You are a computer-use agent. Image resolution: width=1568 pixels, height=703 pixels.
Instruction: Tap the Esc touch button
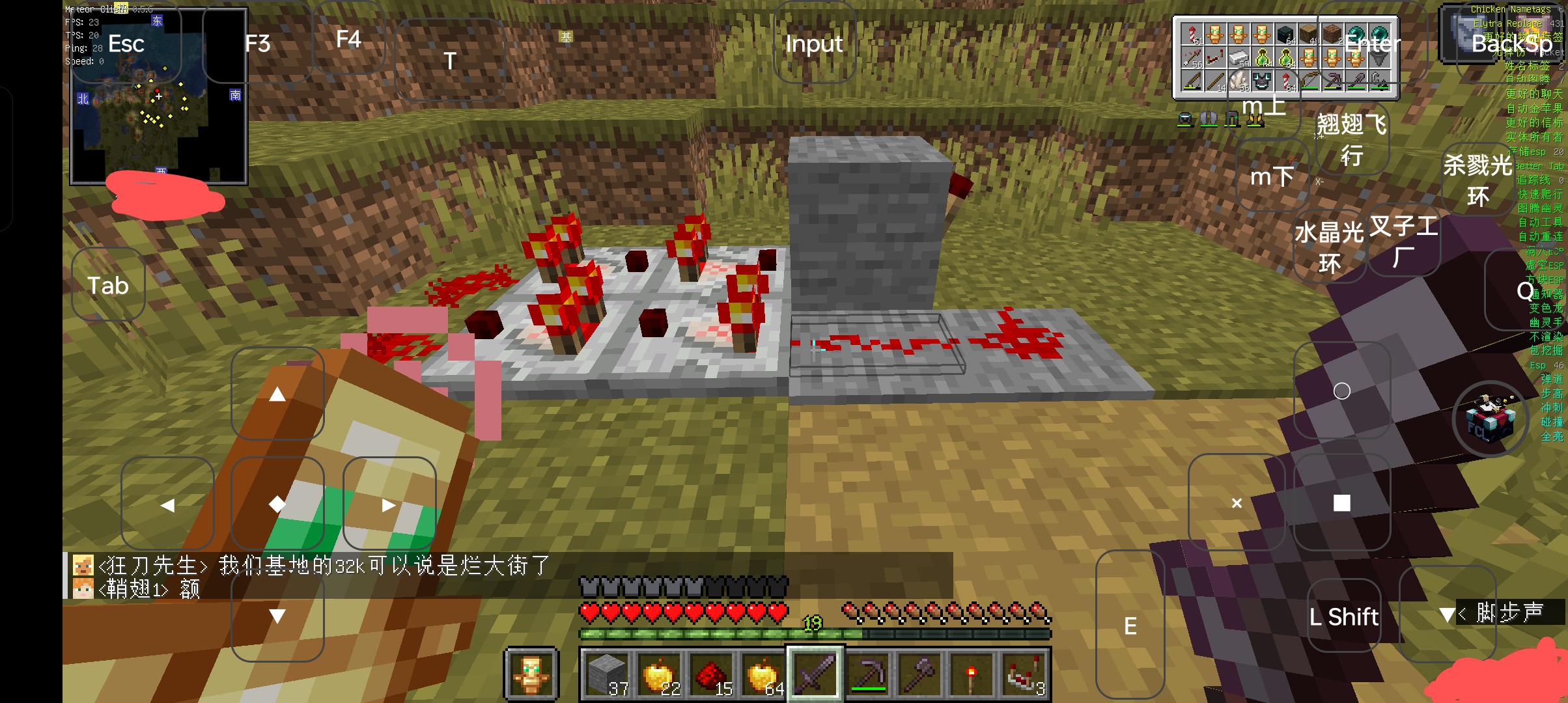click(126, 44)
